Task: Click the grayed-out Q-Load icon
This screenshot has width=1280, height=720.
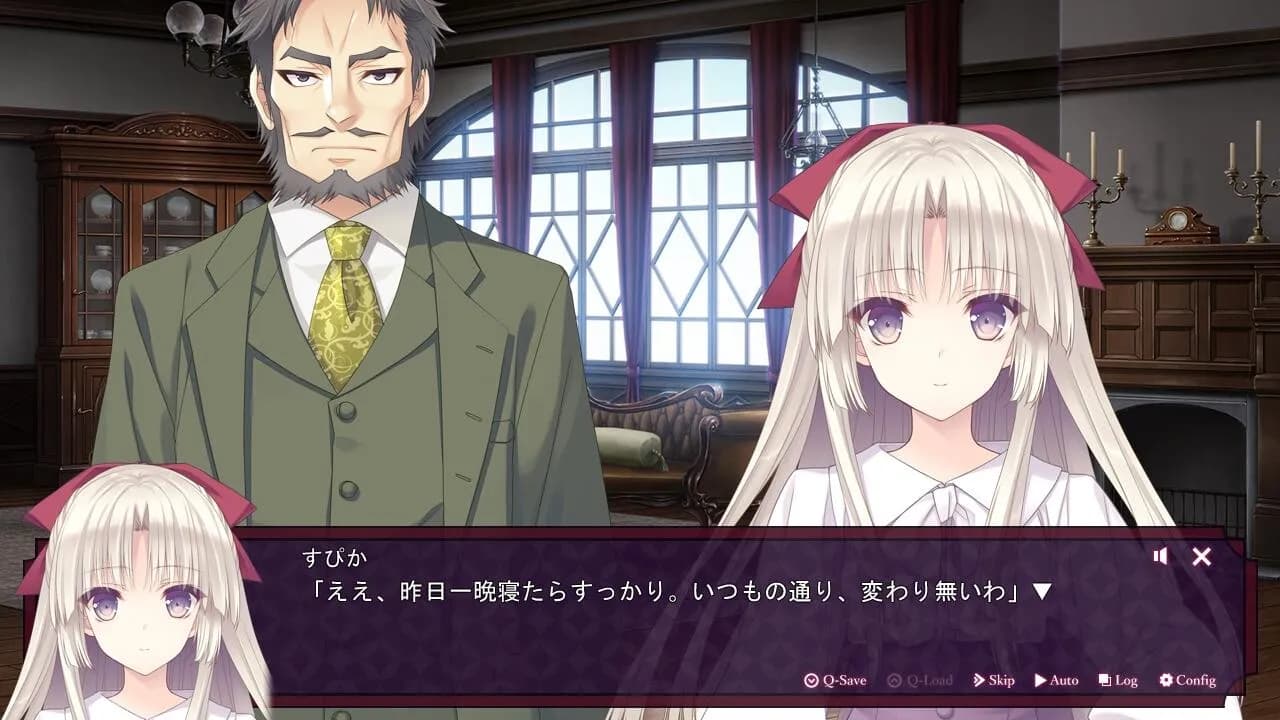Action: pyautogui.click(x=896, y=680)
